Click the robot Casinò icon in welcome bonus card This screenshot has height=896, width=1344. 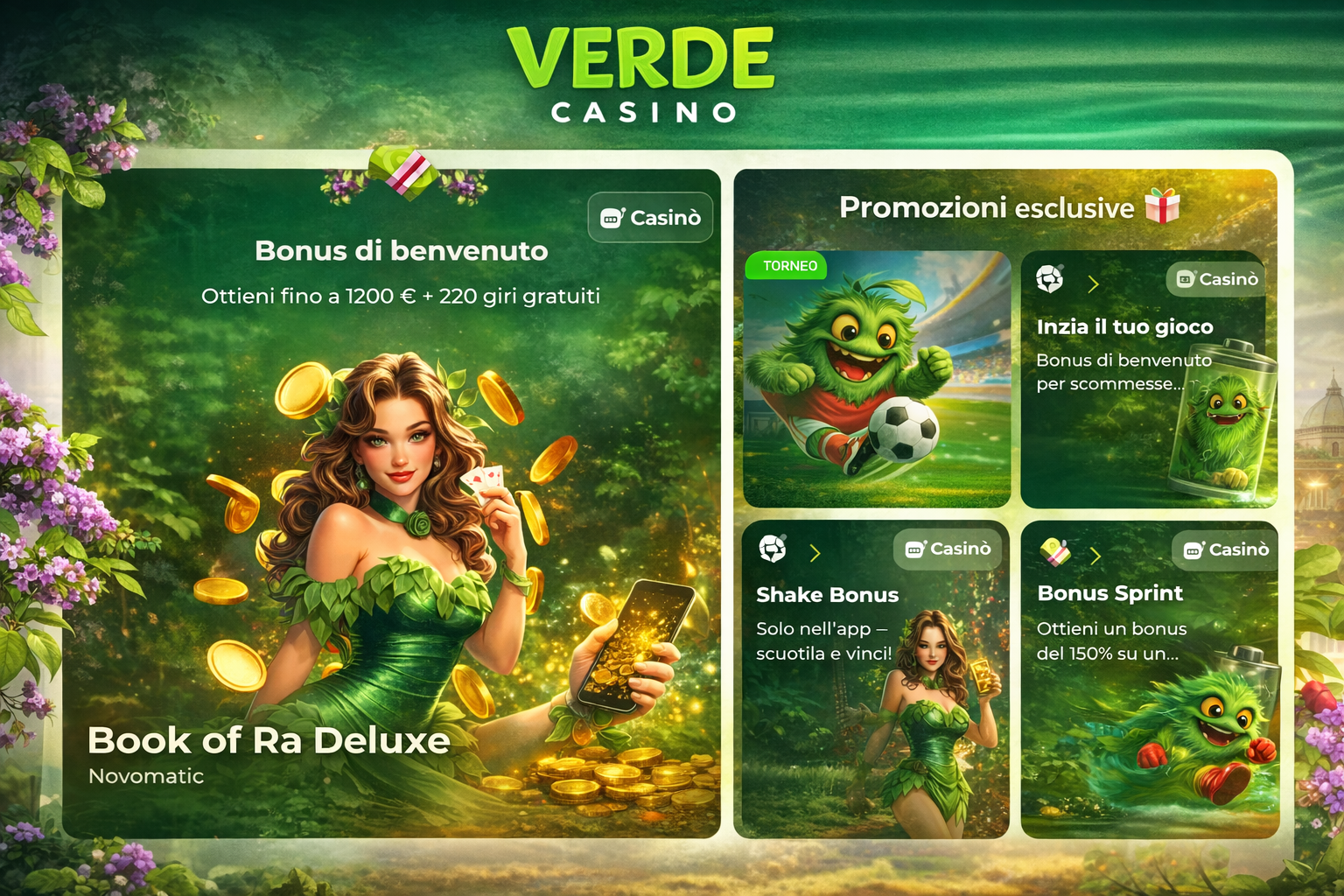tap(612, 217)
